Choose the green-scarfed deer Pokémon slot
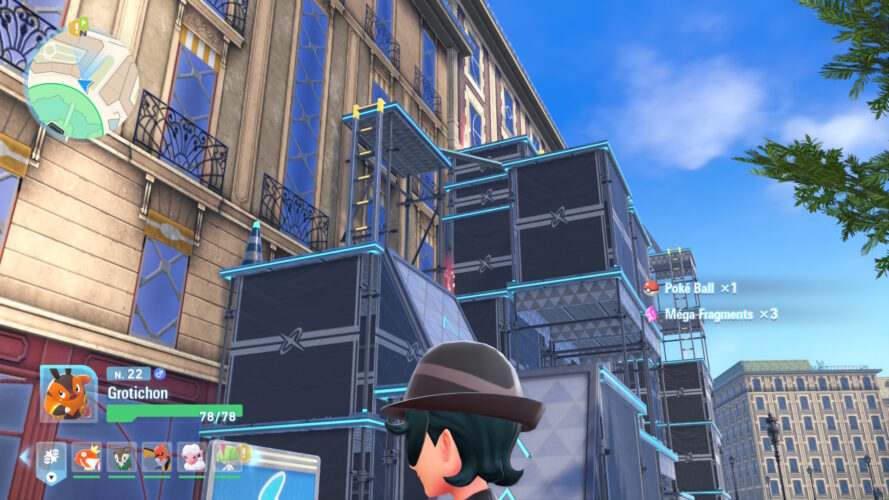The image size is (889, 500). [x=122, y=457]
